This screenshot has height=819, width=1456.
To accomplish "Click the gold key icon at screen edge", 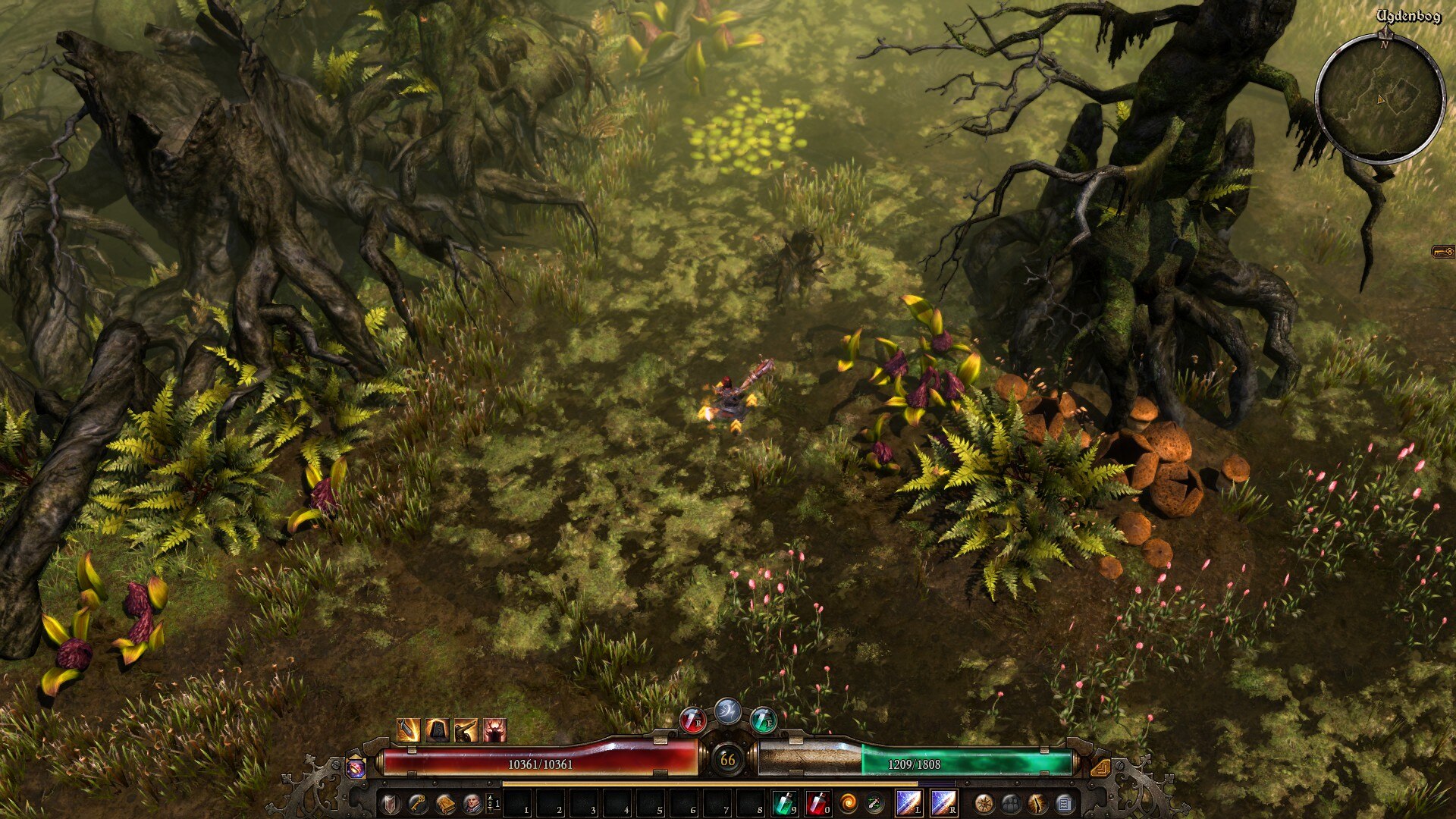I will tap(1443, 252).
